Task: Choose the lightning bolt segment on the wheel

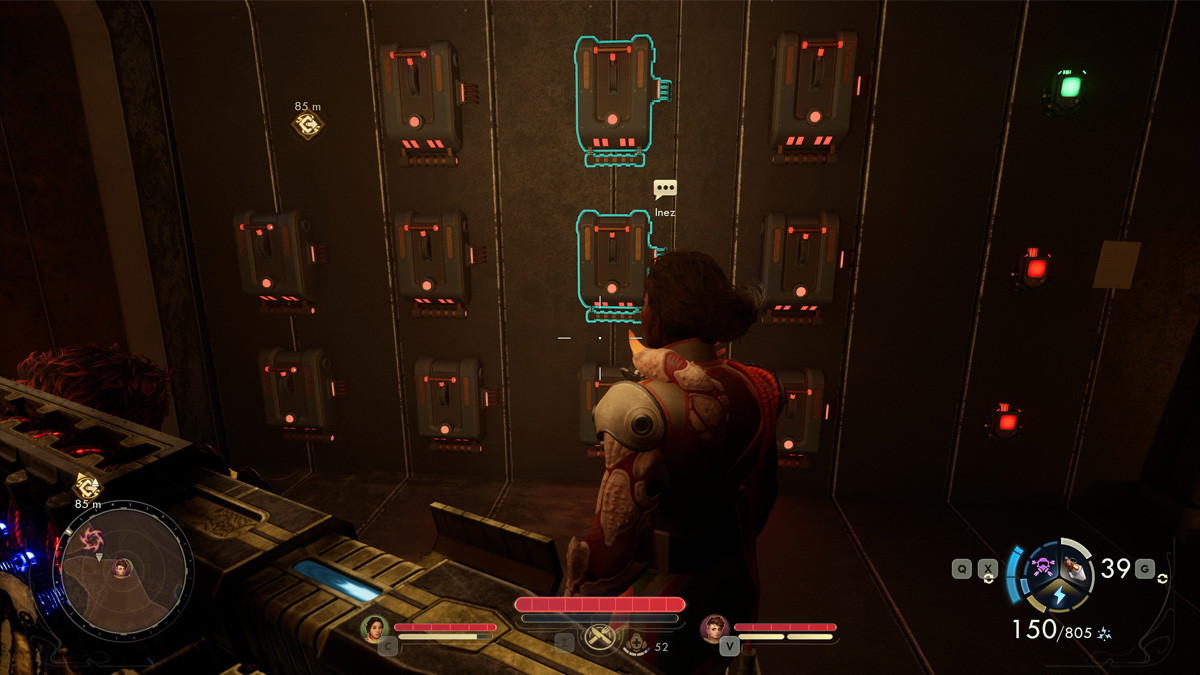Action: coord(1059,595)
